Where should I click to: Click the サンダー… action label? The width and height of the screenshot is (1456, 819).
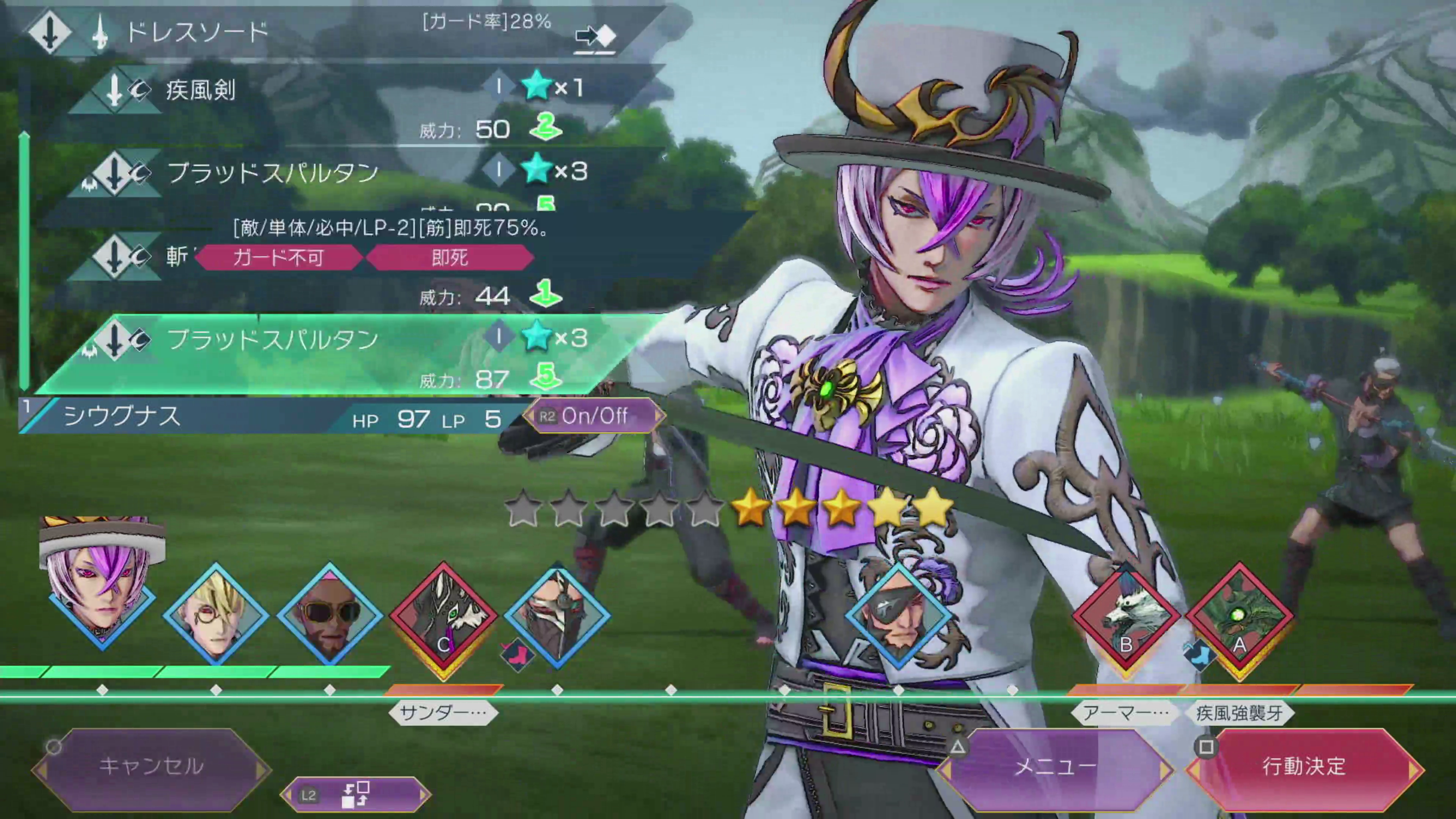443,713
